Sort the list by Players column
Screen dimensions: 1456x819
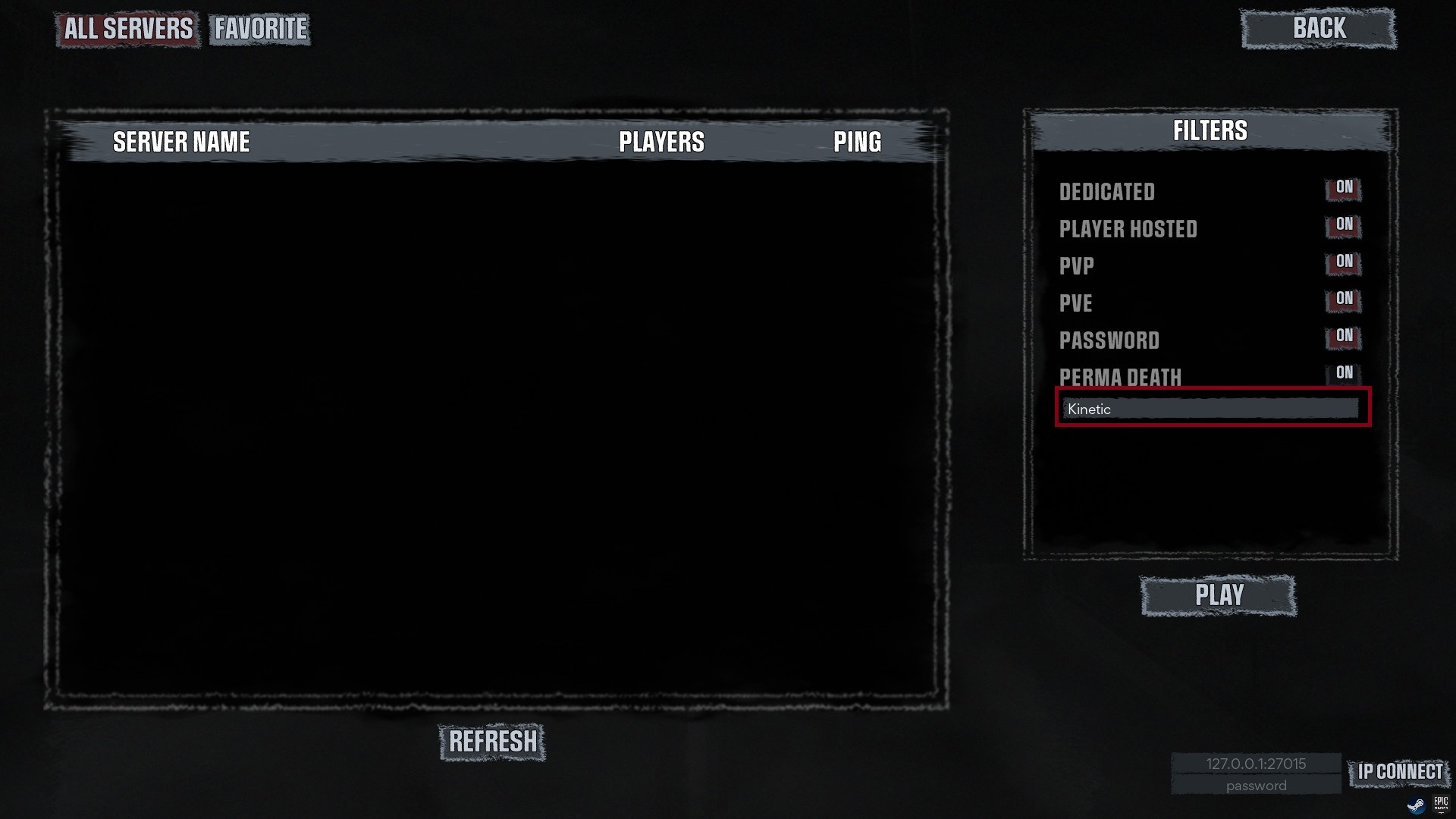click(x=661, y=142)
